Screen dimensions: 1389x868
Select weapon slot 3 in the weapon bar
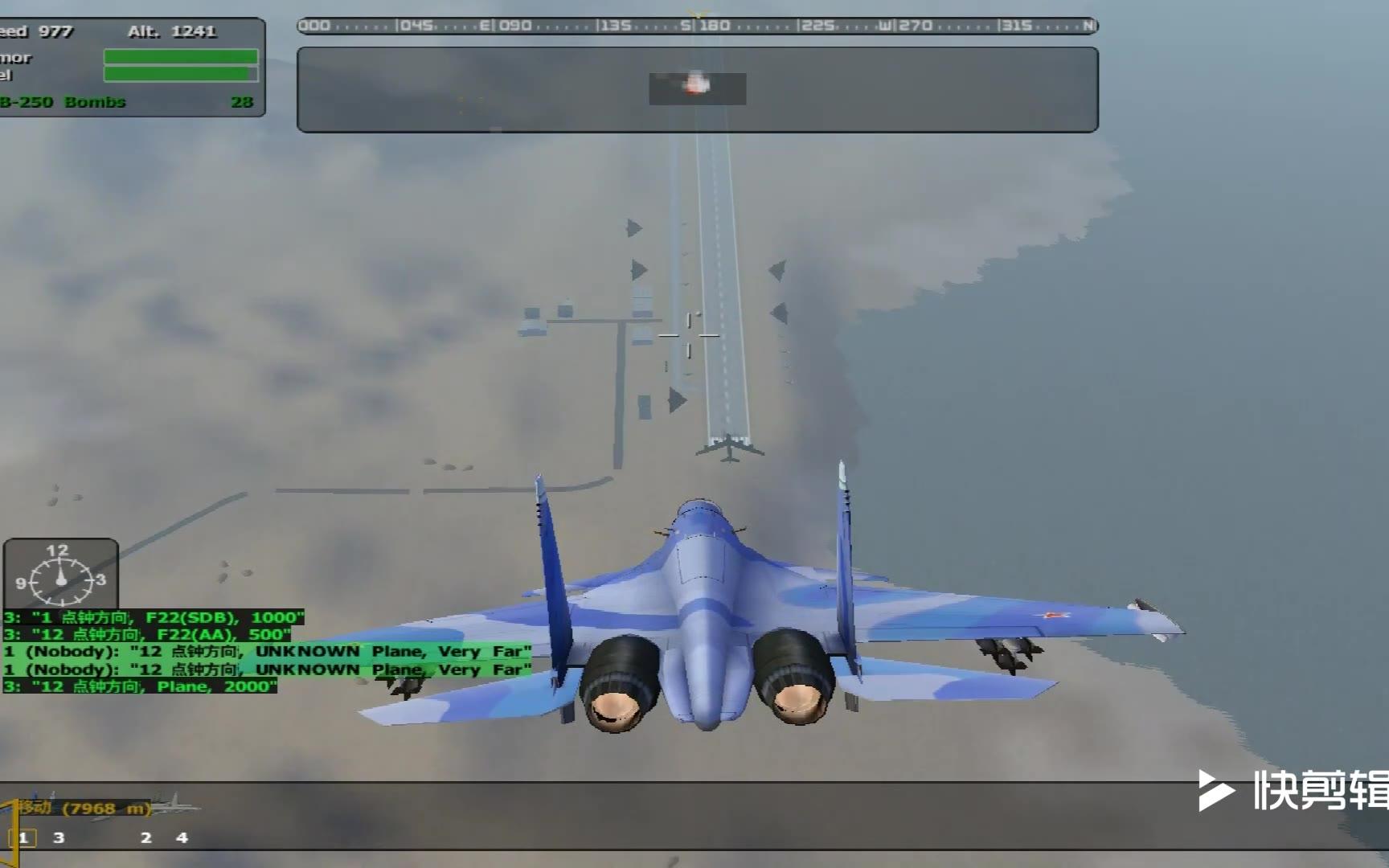(59, 837)
